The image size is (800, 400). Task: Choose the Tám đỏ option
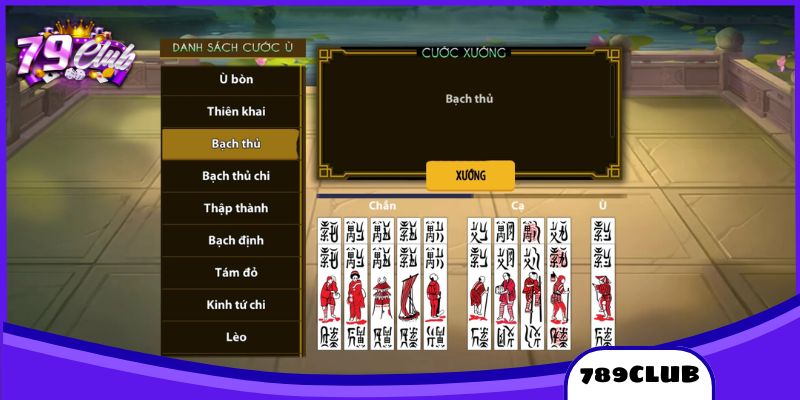[x=230, y=272]
